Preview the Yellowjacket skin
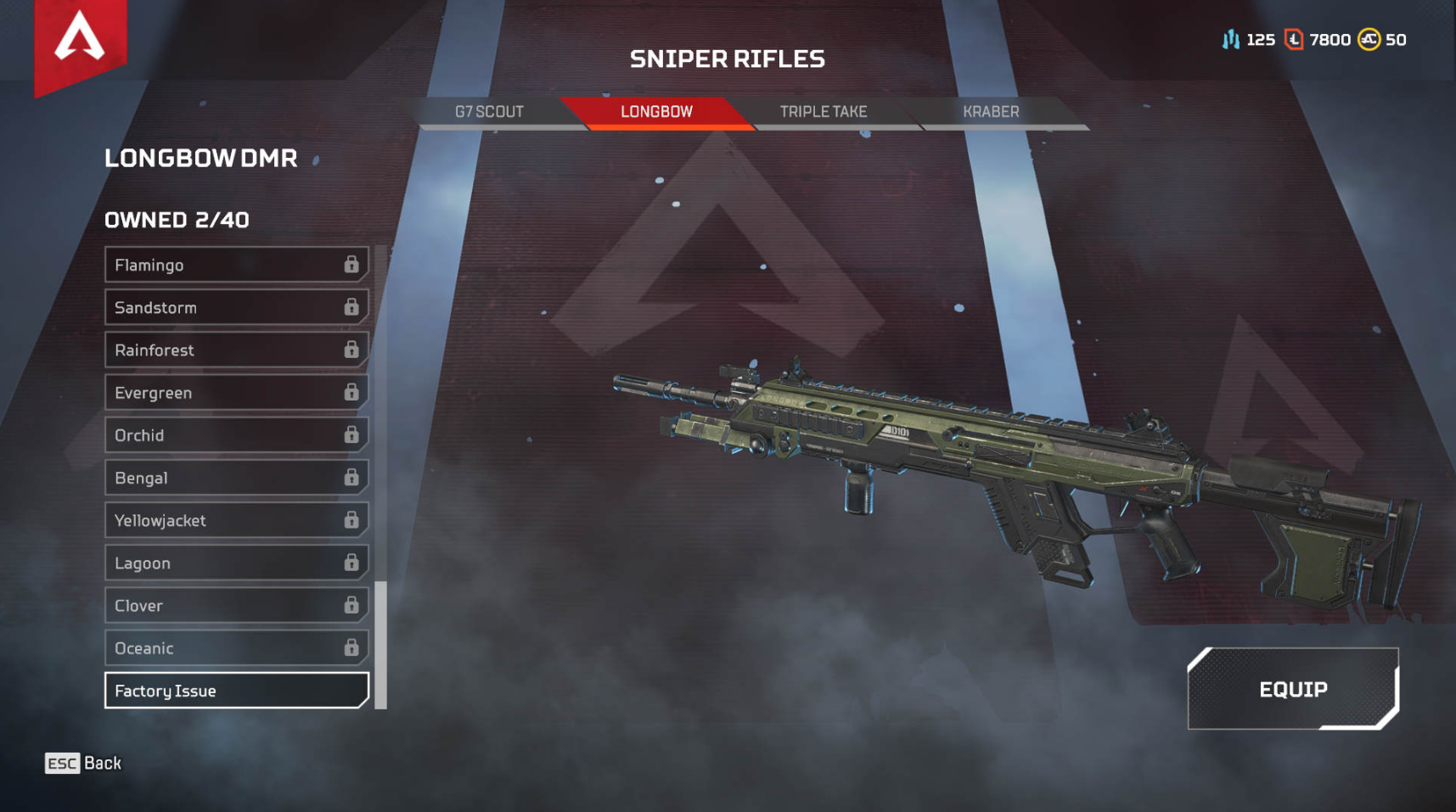Image resolution: width=1456 pixels, height=812 pixels. [x=236, y=520]
